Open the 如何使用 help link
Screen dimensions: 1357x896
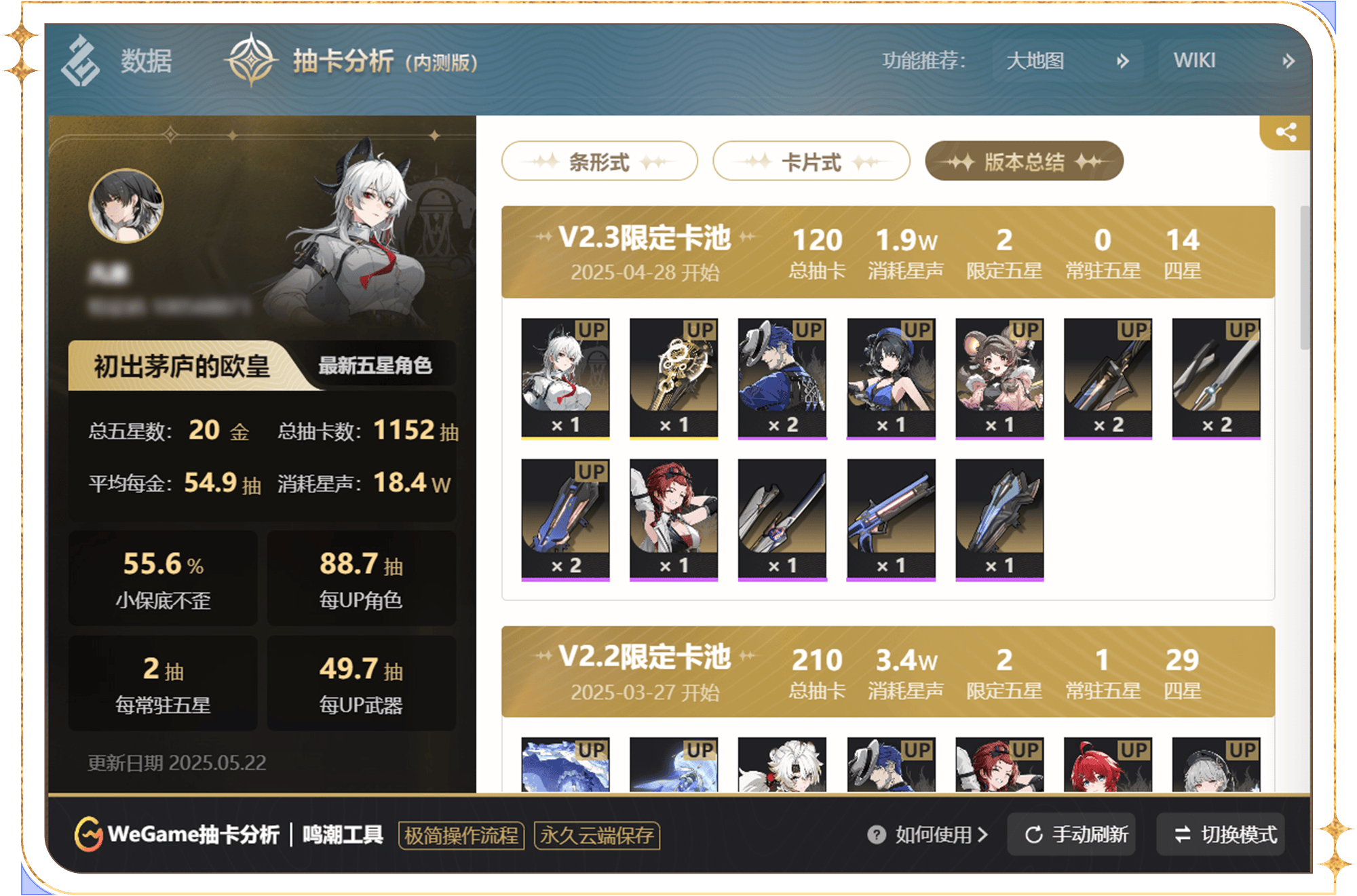coord(933,836)
